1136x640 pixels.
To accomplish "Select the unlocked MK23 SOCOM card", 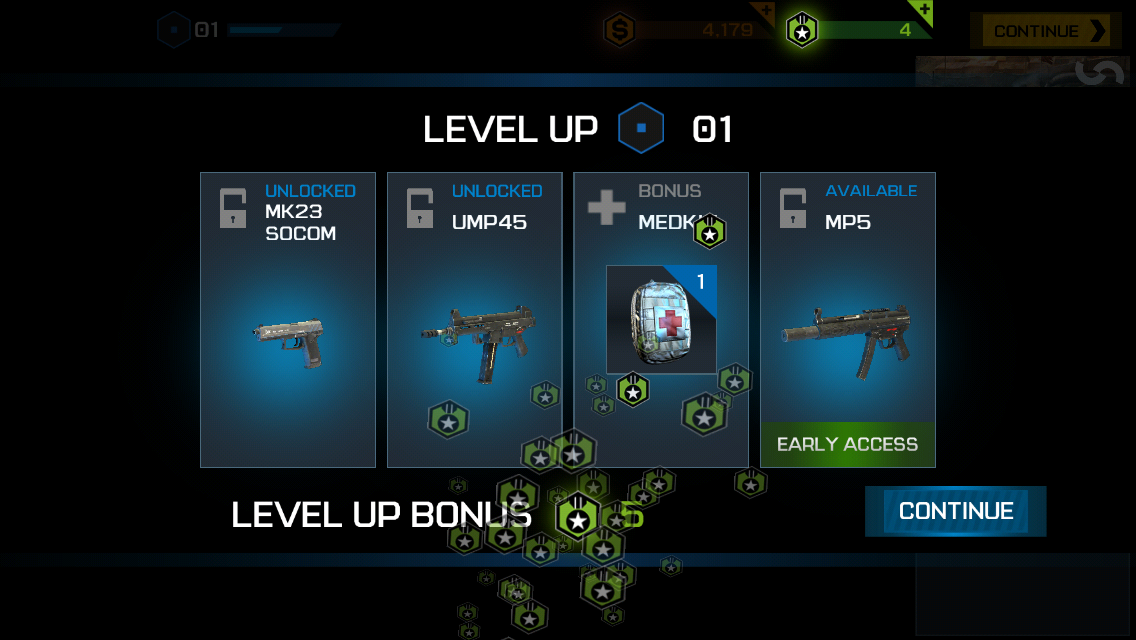I will (288, 320).
